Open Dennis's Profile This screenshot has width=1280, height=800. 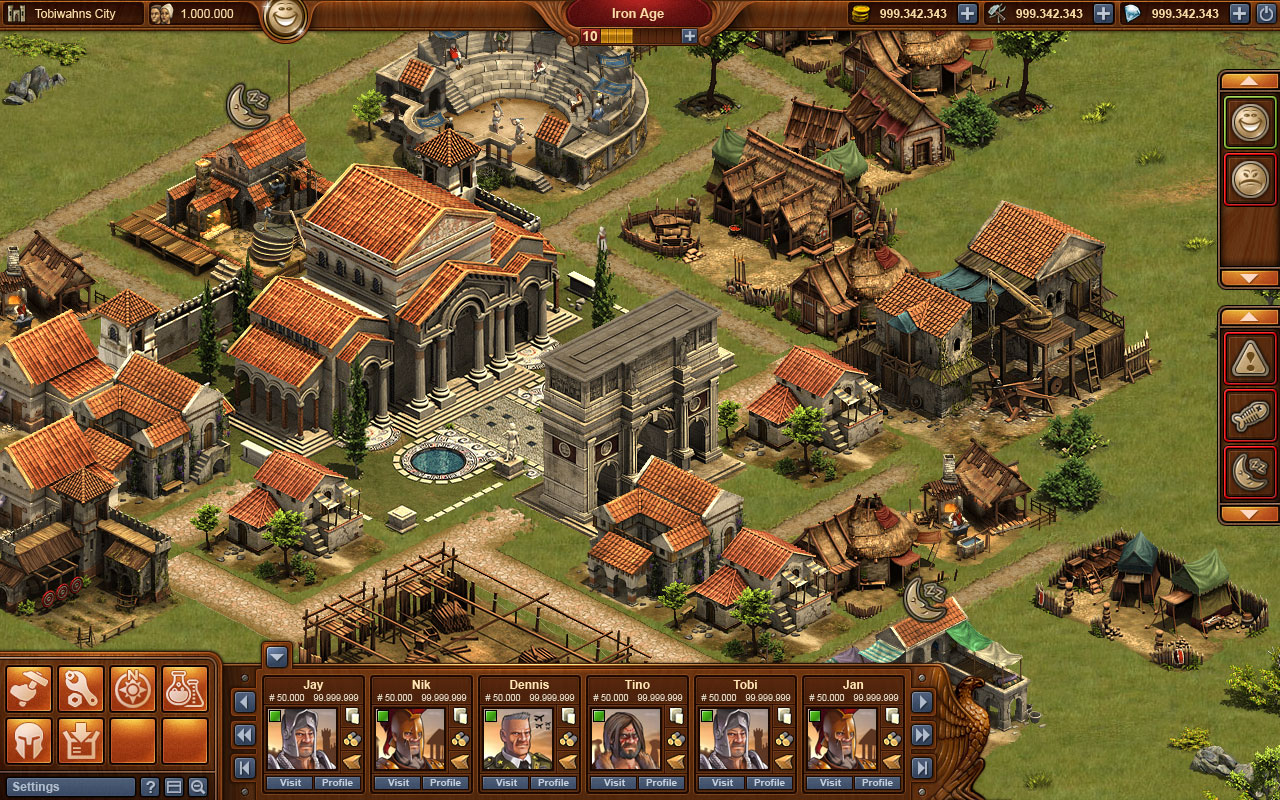tap(553, 783)
